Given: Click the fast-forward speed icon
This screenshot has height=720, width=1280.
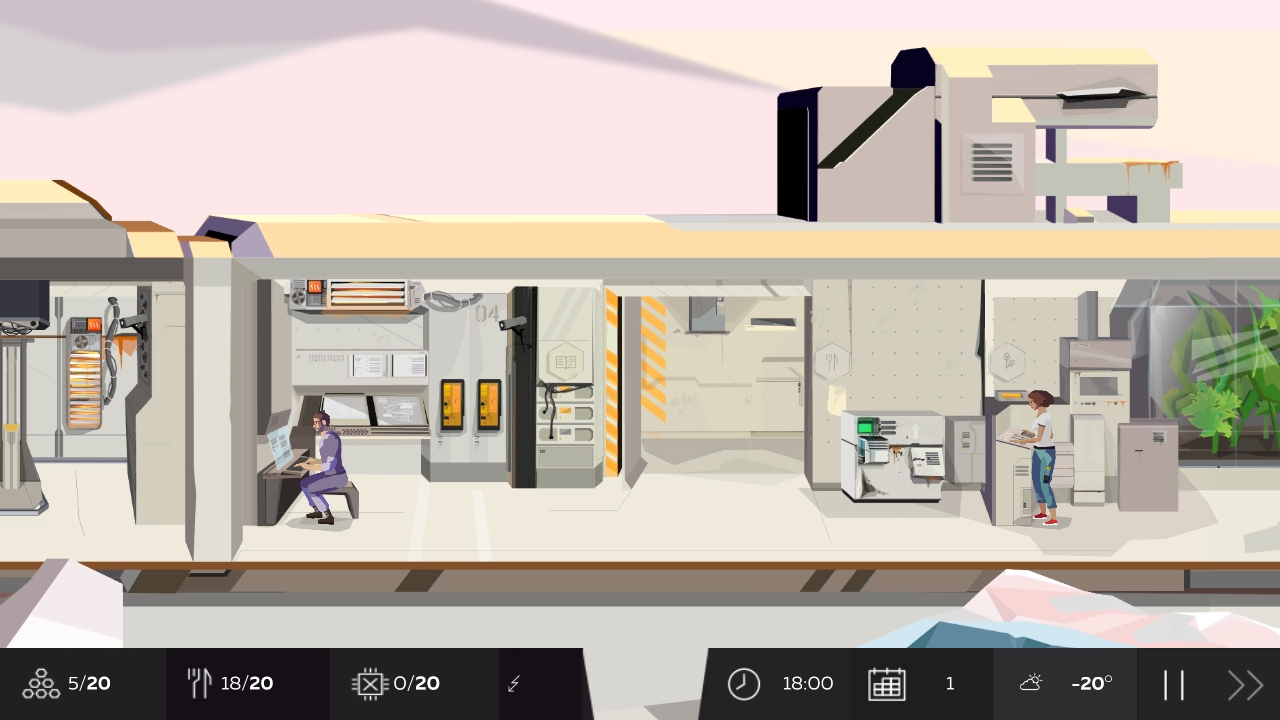Looking at the screenshot, I should (1244, 683).
